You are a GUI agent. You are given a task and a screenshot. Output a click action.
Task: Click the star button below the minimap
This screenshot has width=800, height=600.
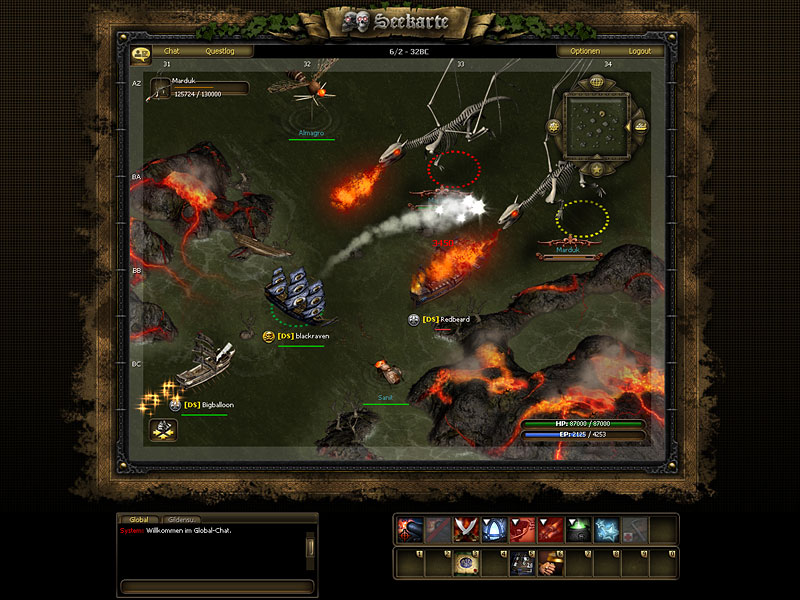[596, 170]
